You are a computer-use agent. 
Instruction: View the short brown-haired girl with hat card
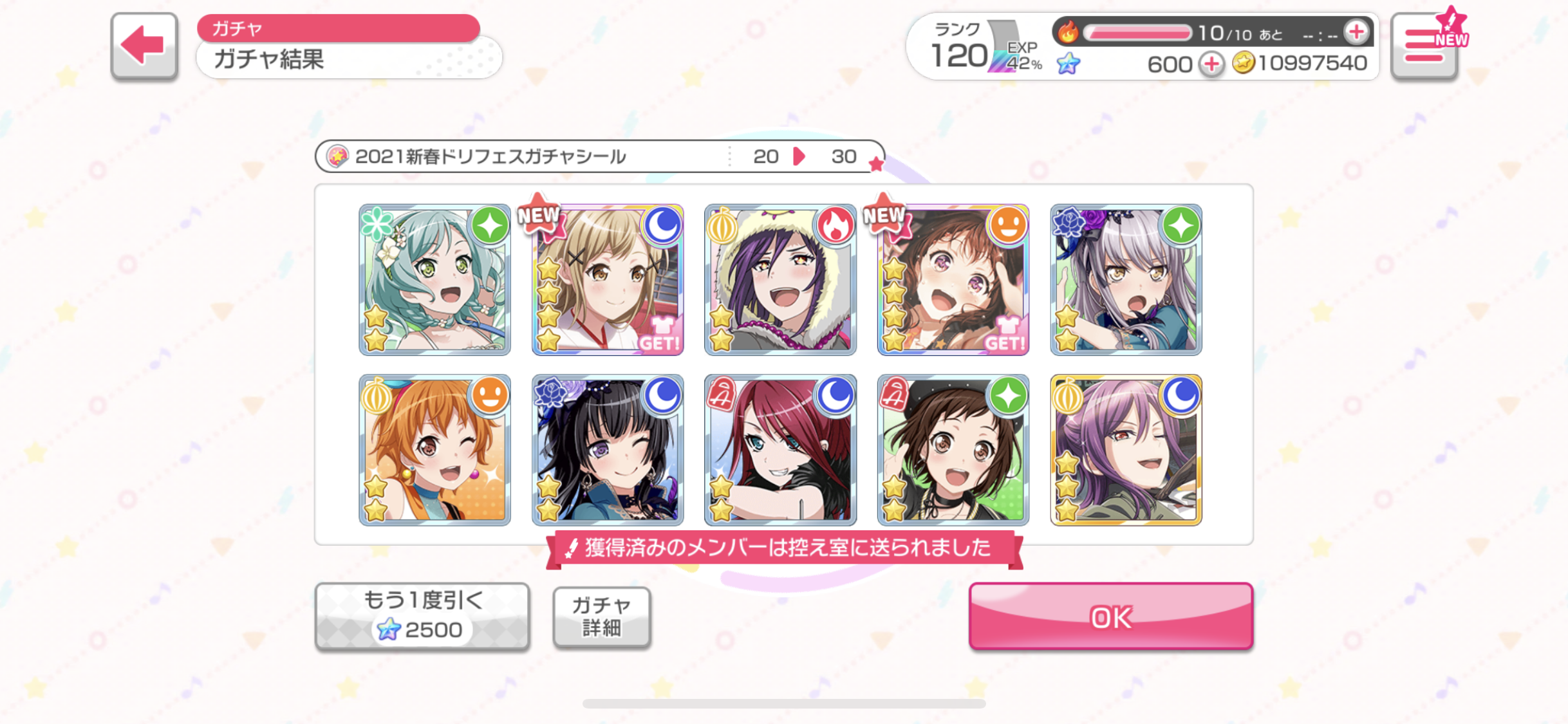tap(953, 450)
